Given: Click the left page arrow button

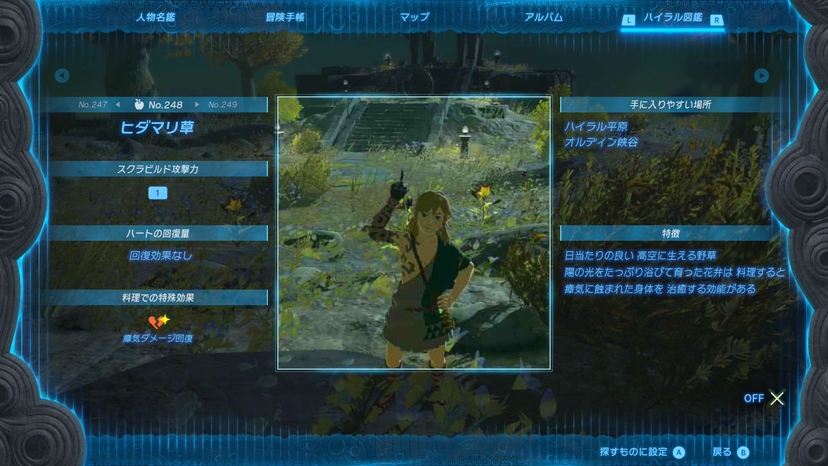Looking at the screenshot, I should click(x=62, y=76).
